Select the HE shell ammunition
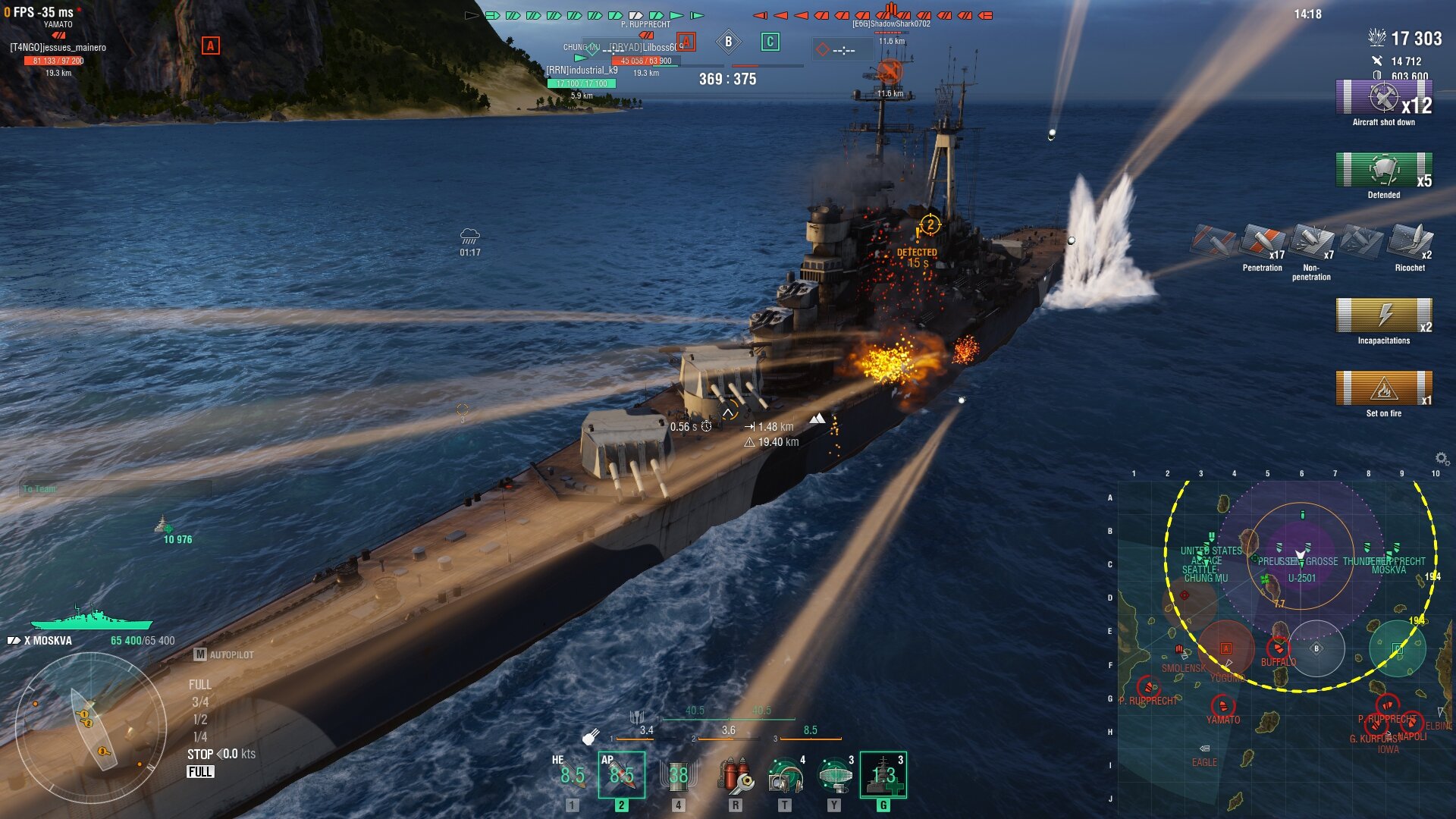 (x=573, y=775)
